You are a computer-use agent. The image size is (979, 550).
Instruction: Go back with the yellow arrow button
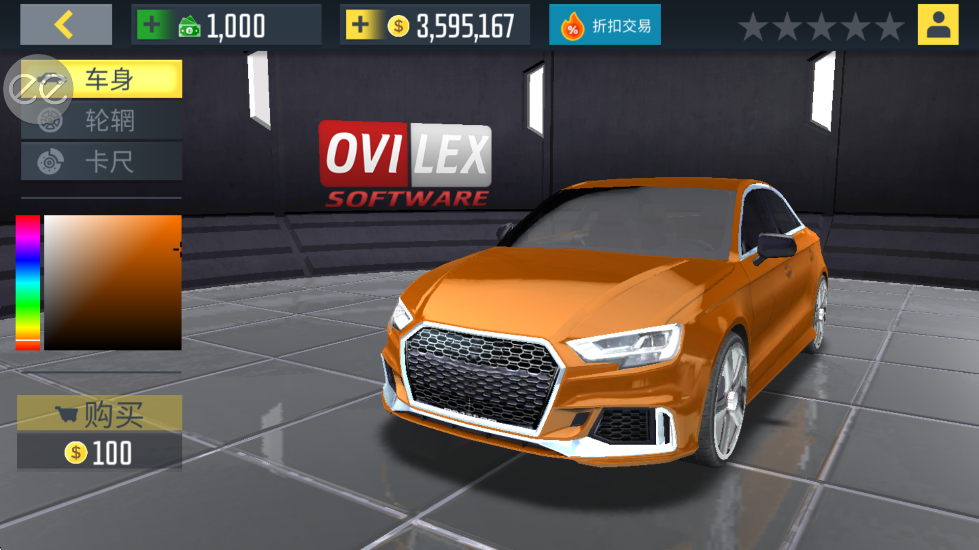pos(66,24)
